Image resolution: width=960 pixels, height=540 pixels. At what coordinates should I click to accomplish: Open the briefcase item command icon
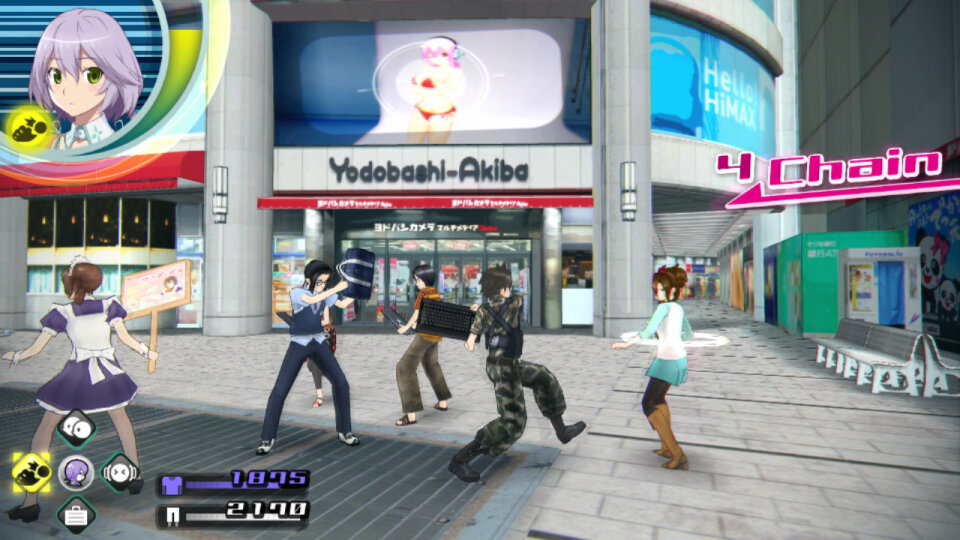(76, 515)
